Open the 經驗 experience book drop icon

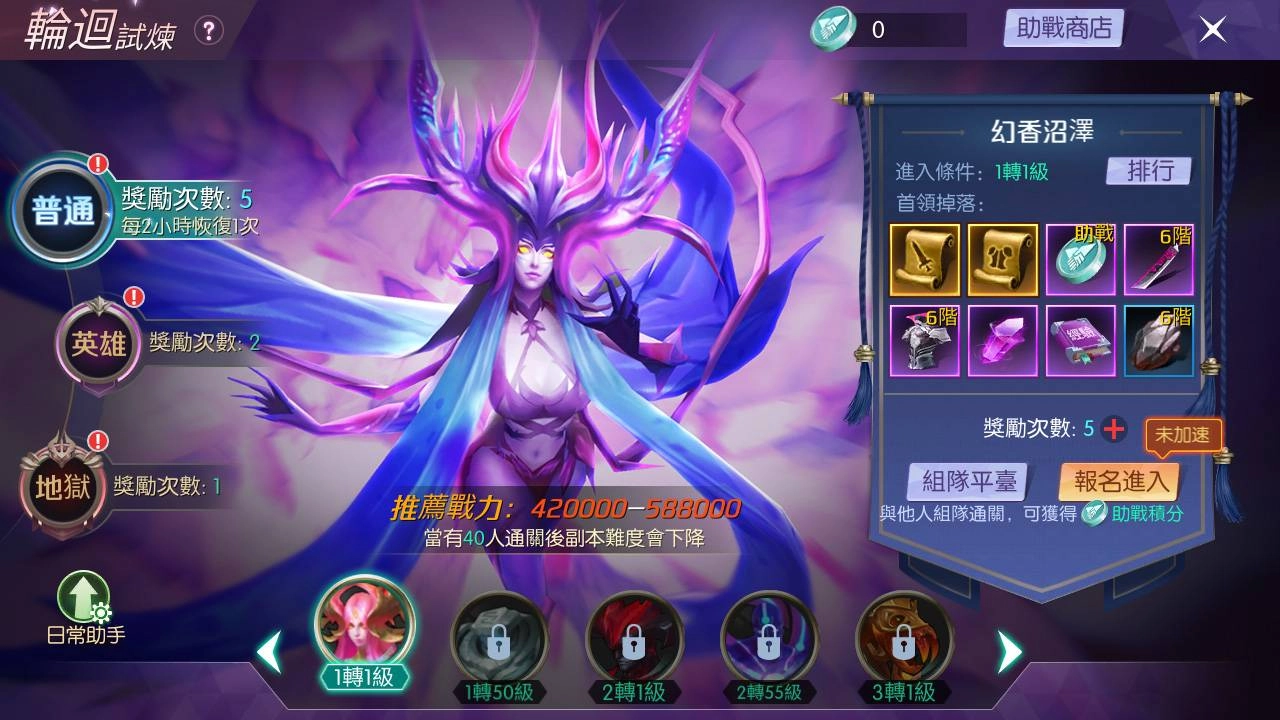tap(1082, 340)
